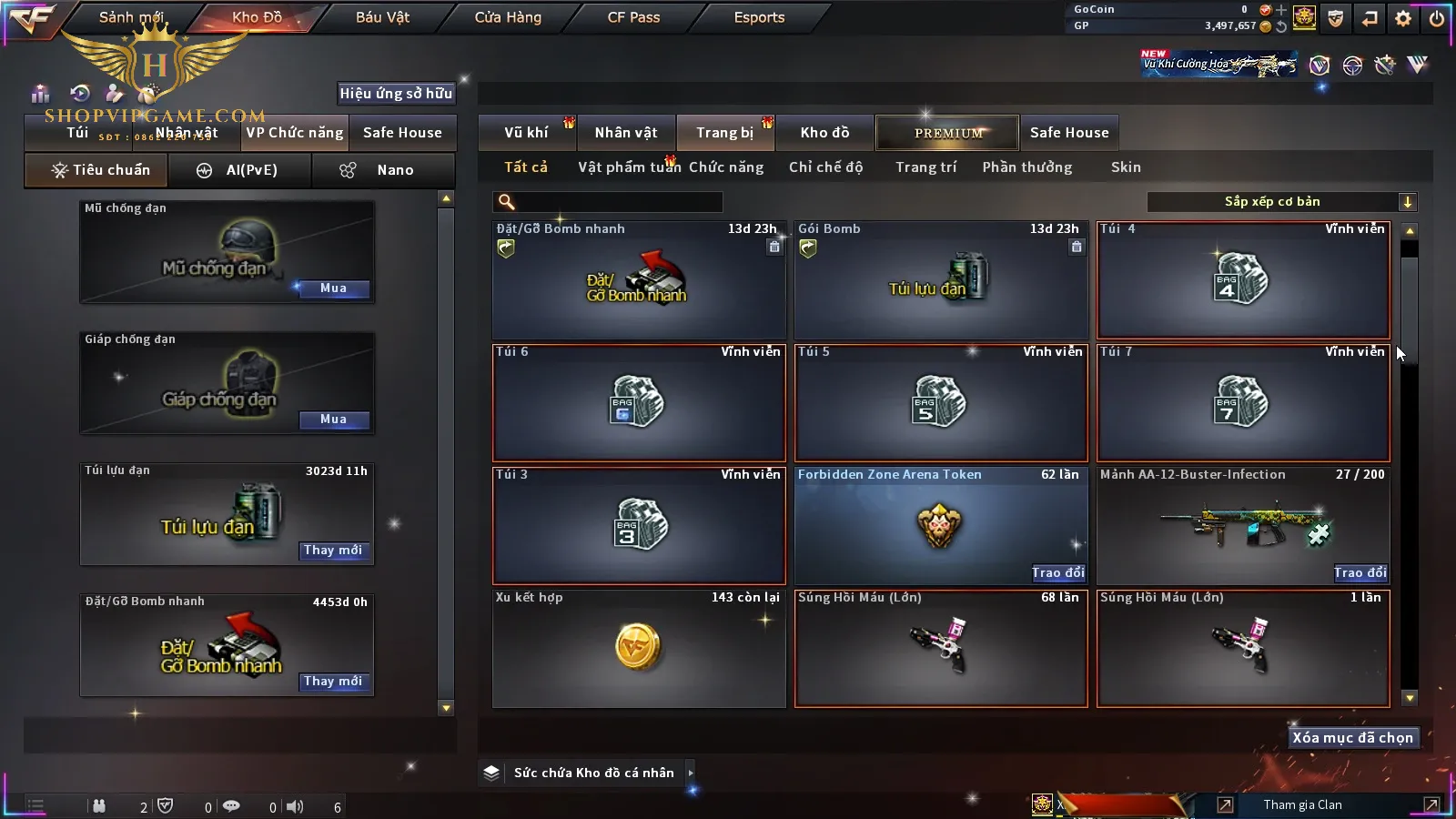This screenshot has width=1456, height=819.
Task: Select the PREMIUM inventory tab
Action: [948, 133]
